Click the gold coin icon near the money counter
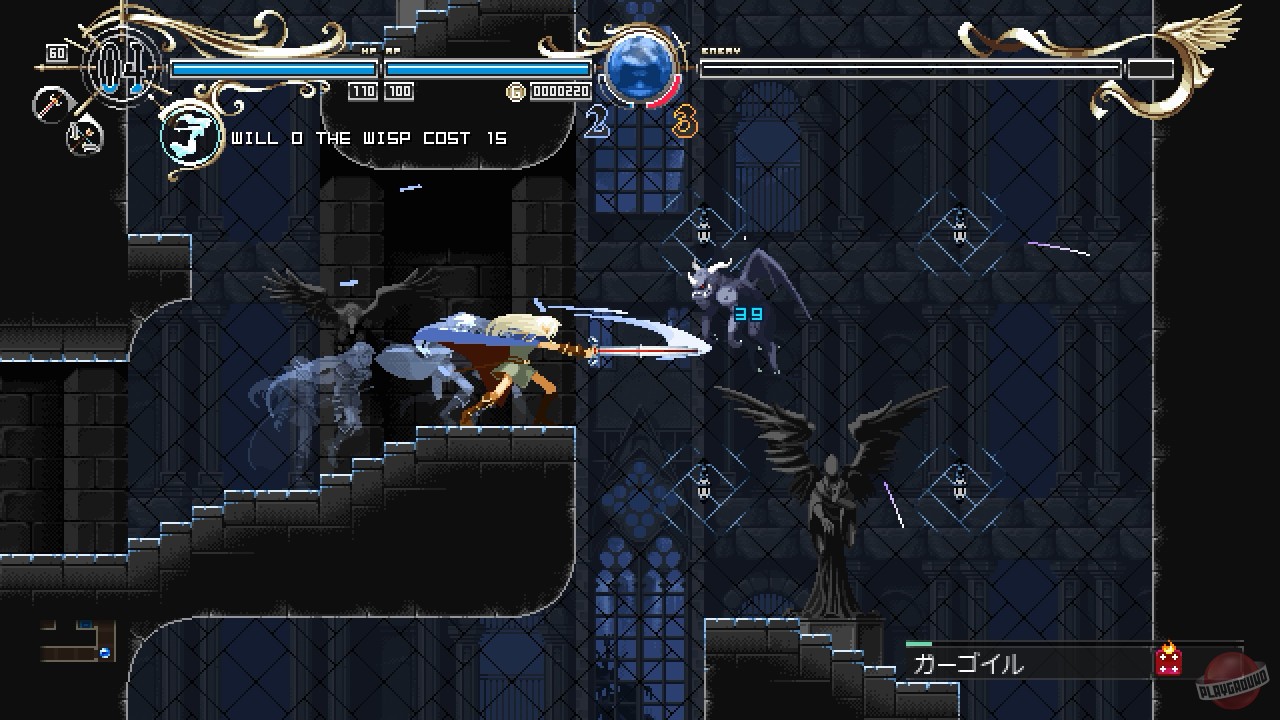Viewport: 1280px width, 720px height. tap(515, 90)
